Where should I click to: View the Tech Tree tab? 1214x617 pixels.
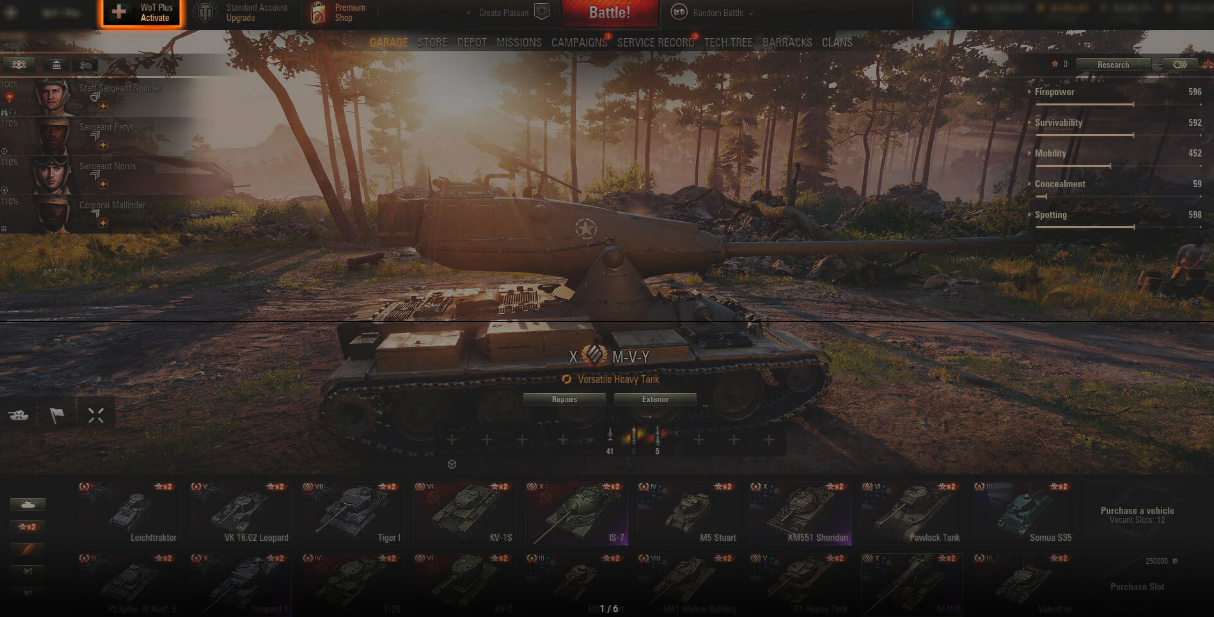coord(728,43)
